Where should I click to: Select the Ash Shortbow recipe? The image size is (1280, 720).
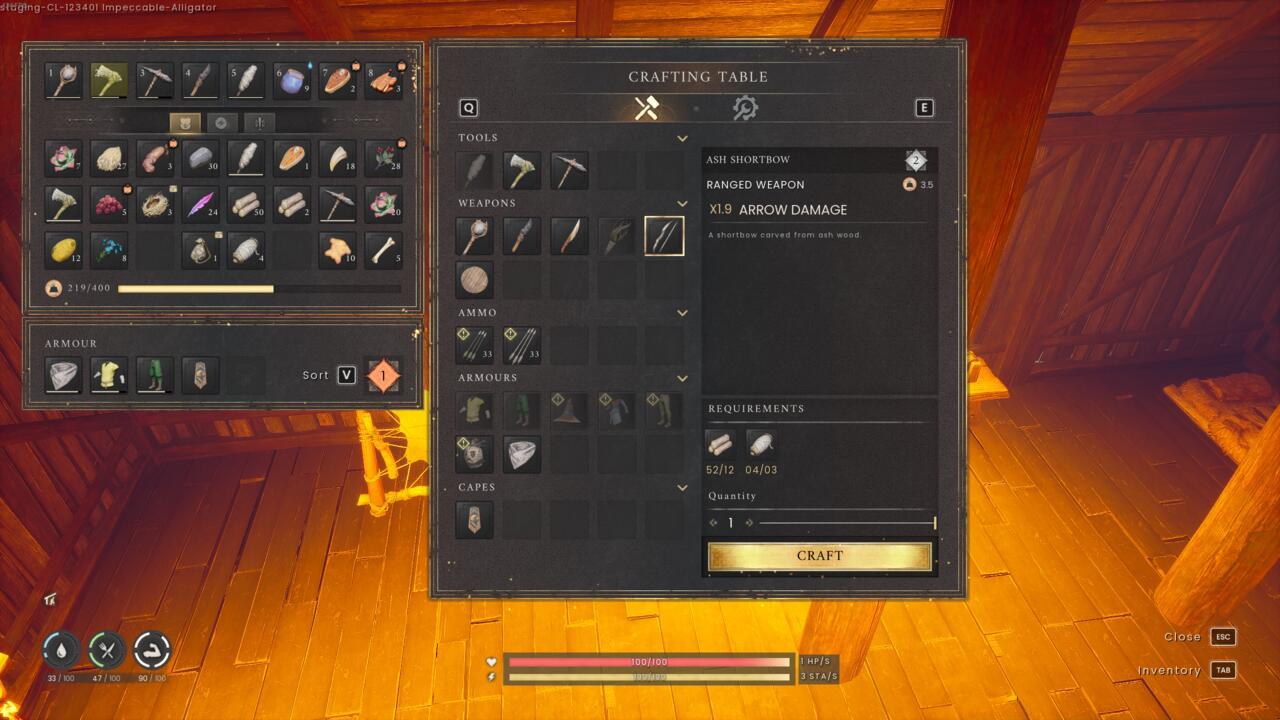click(664, 236)
